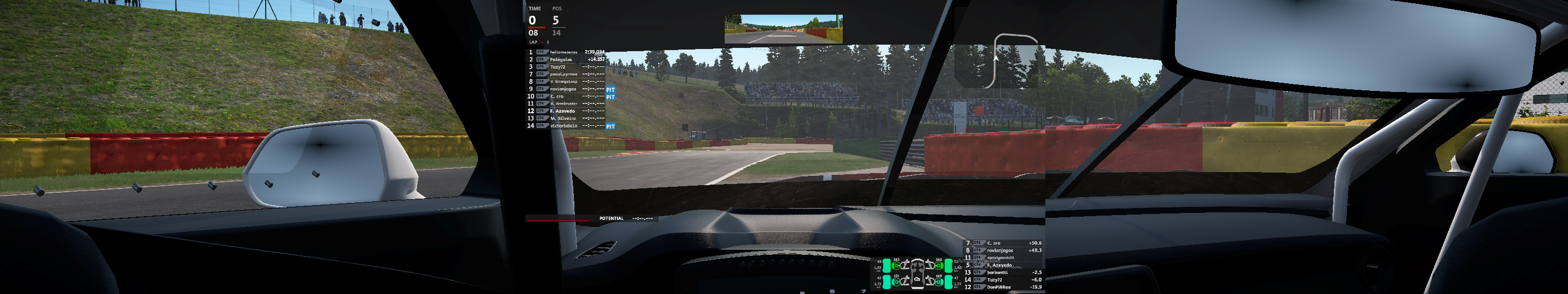Viewport: 1568px width, 294px height.
Task: Select V. StrangeLoop's standings row
Action: 563,82
